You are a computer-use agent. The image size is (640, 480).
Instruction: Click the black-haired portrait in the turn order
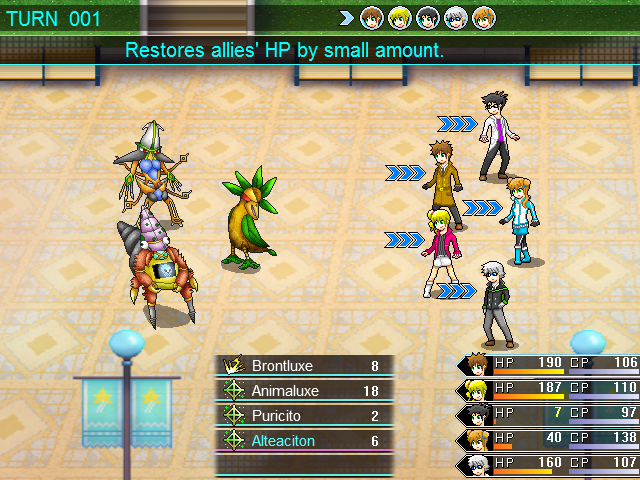pyautogui.click(x=427, y=17)
